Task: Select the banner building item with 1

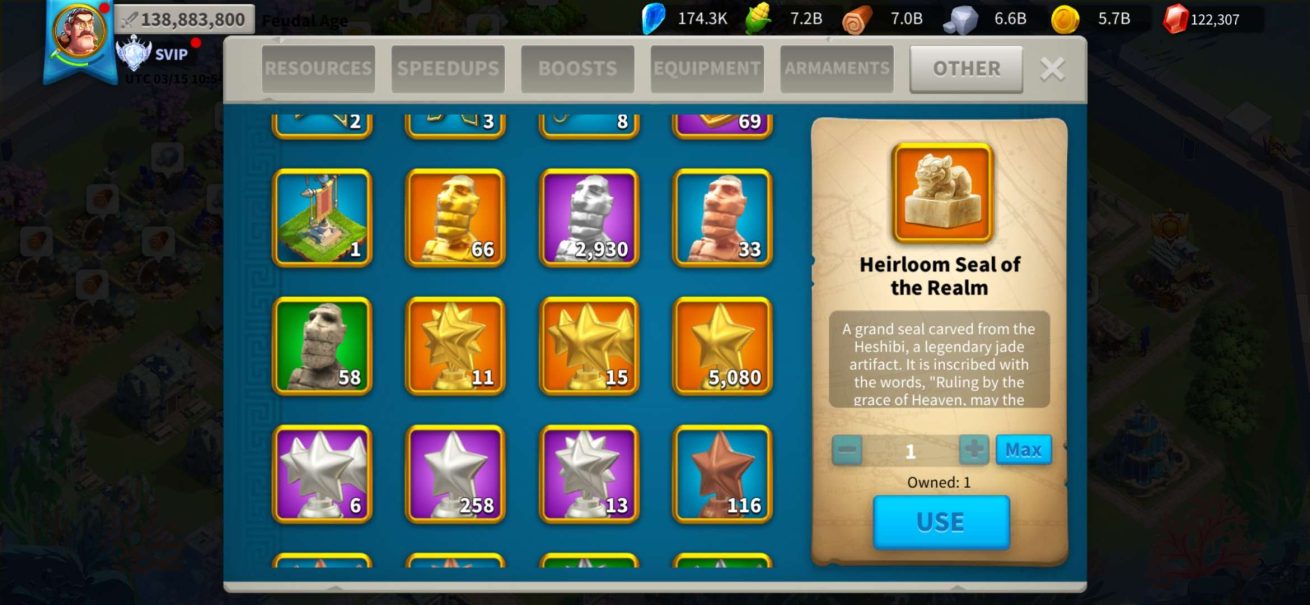Action: [x=322, y=218]
